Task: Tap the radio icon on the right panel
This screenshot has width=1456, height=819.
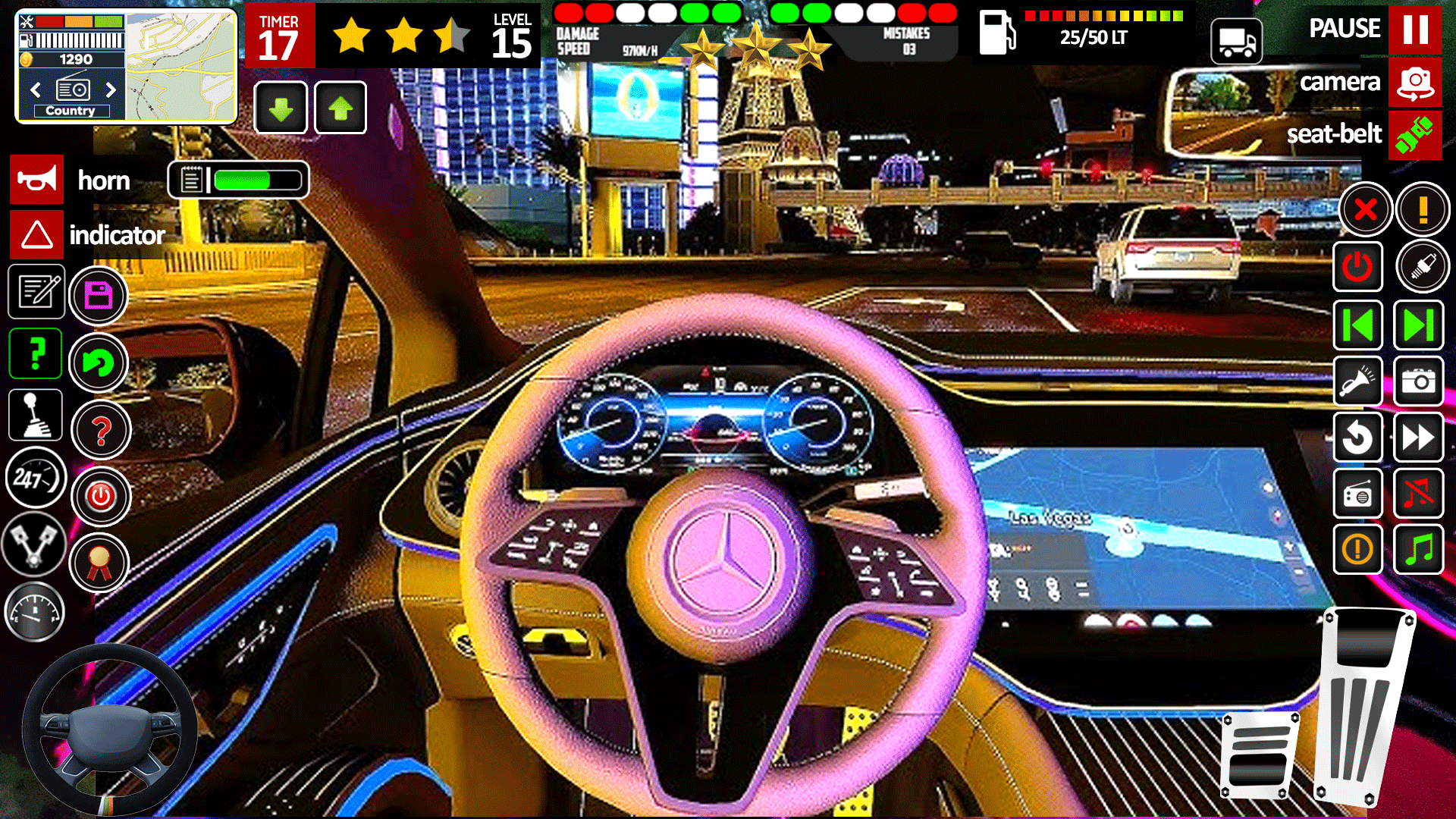Action: click(x=1357, y=494)
